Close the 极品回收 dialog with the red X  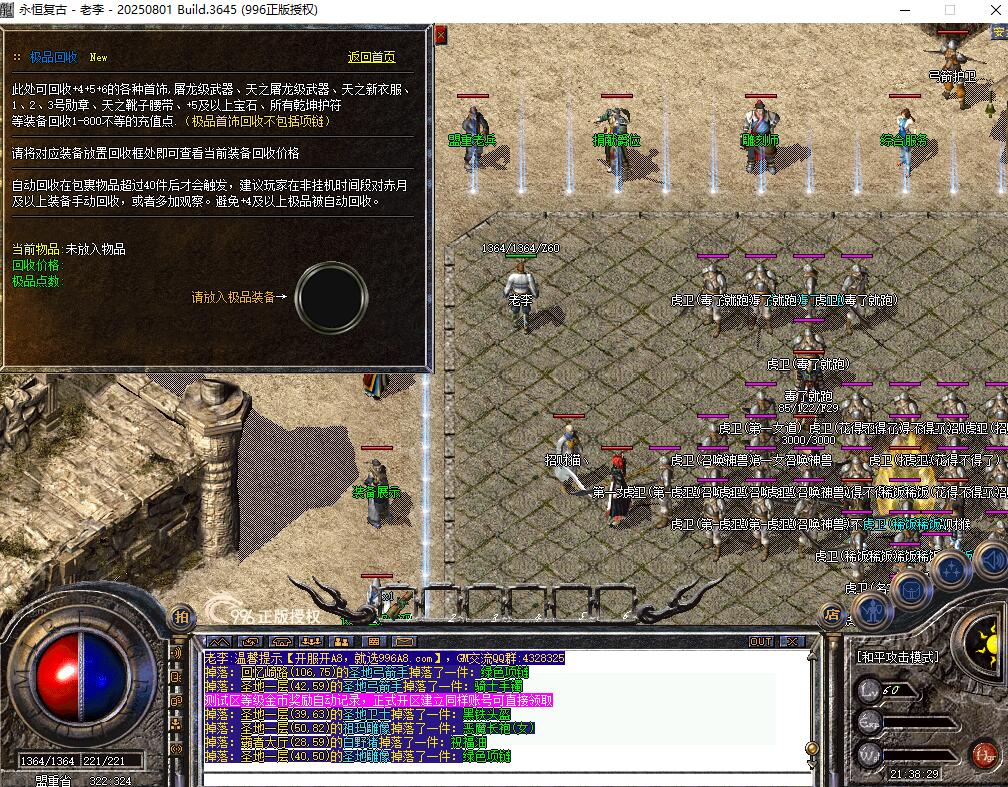(440, 36)
